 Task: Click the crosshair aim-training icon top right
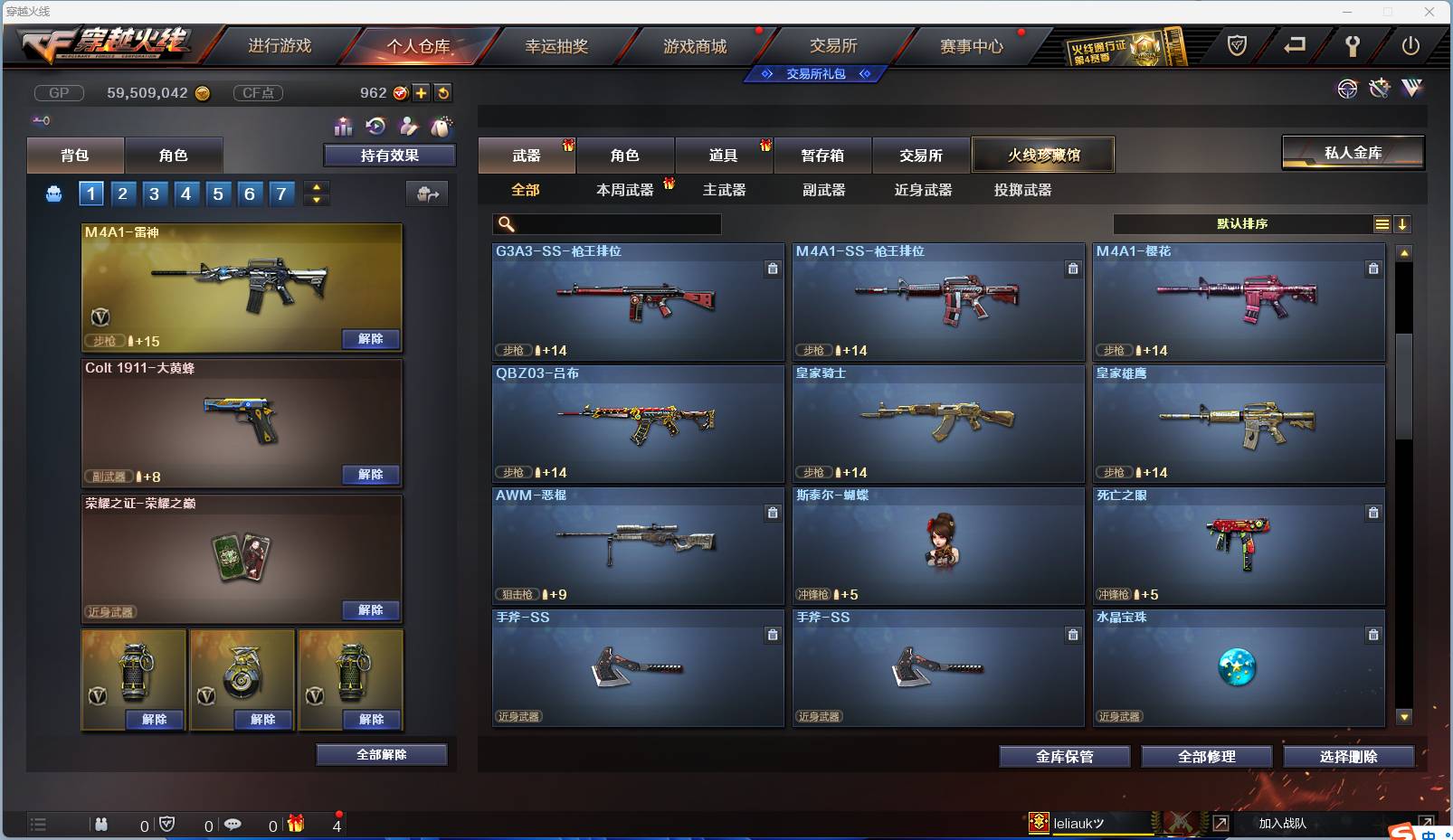tap(1348, 89)
